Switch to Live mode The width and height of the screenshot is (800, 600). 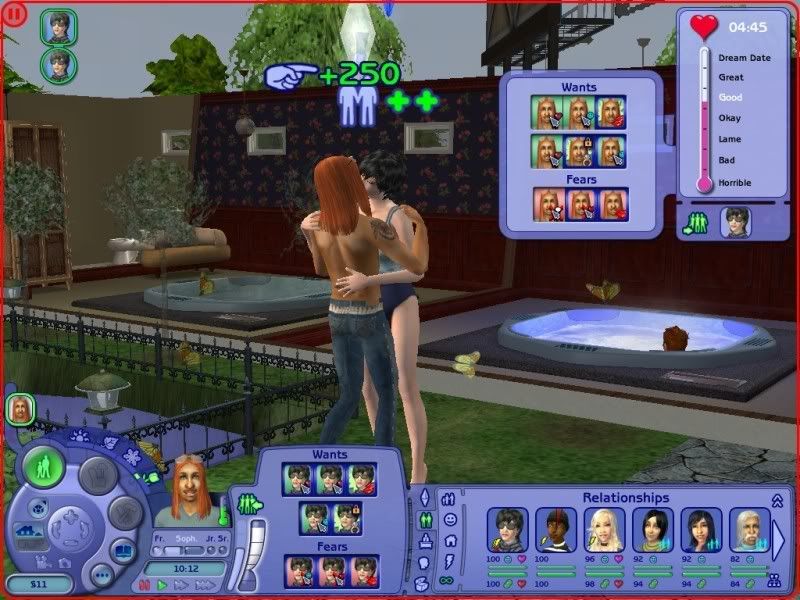(x=45, y=467)
